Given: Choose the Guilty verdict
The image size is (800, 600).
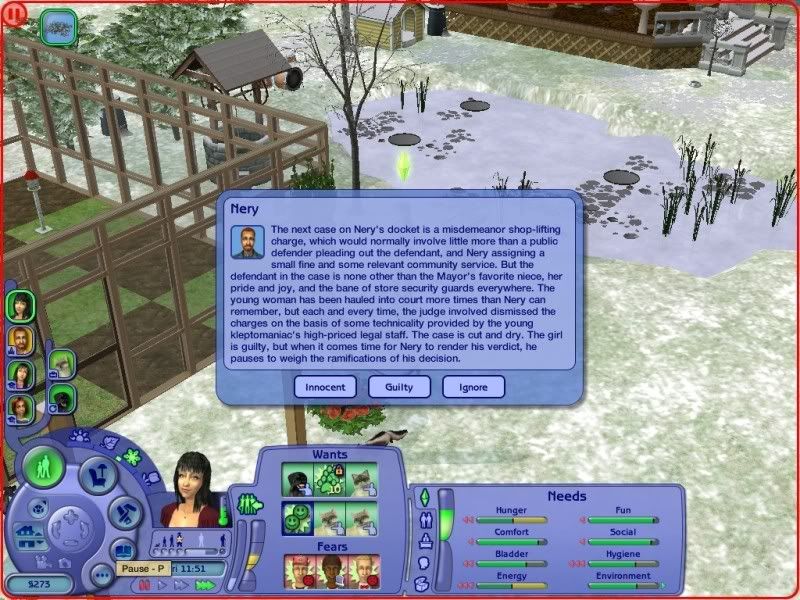Looking at the screenshot, I should [x=399, y=386].
